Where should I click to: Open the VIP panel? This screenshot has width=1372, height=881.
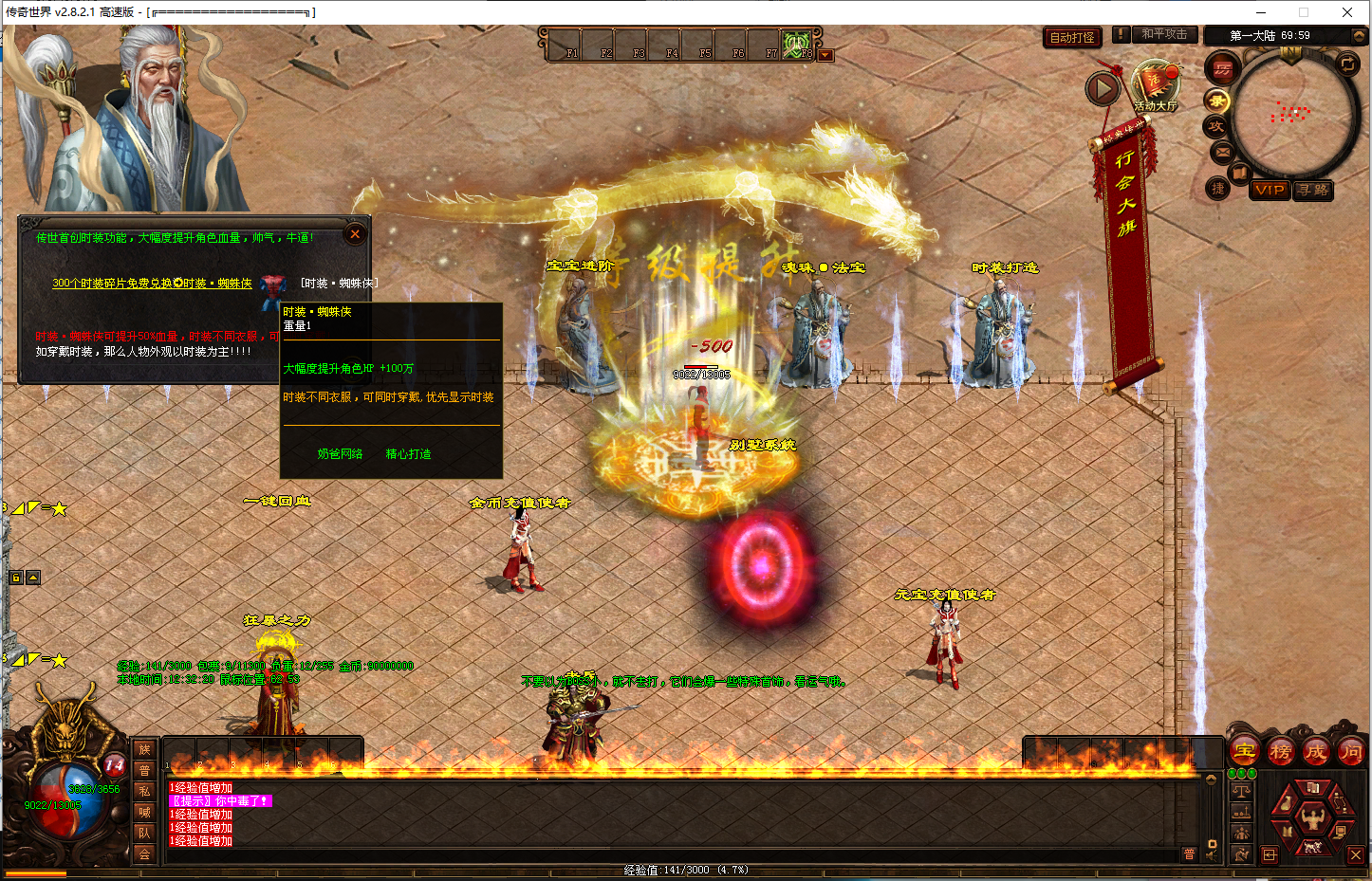[x=1269, y=190]
